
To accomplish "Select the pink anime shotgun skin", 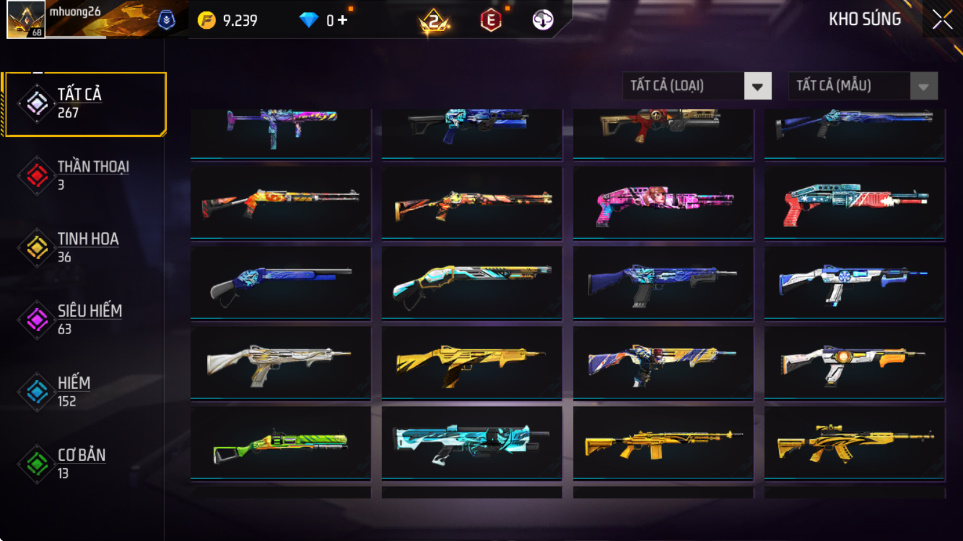I will pos(663,203).
